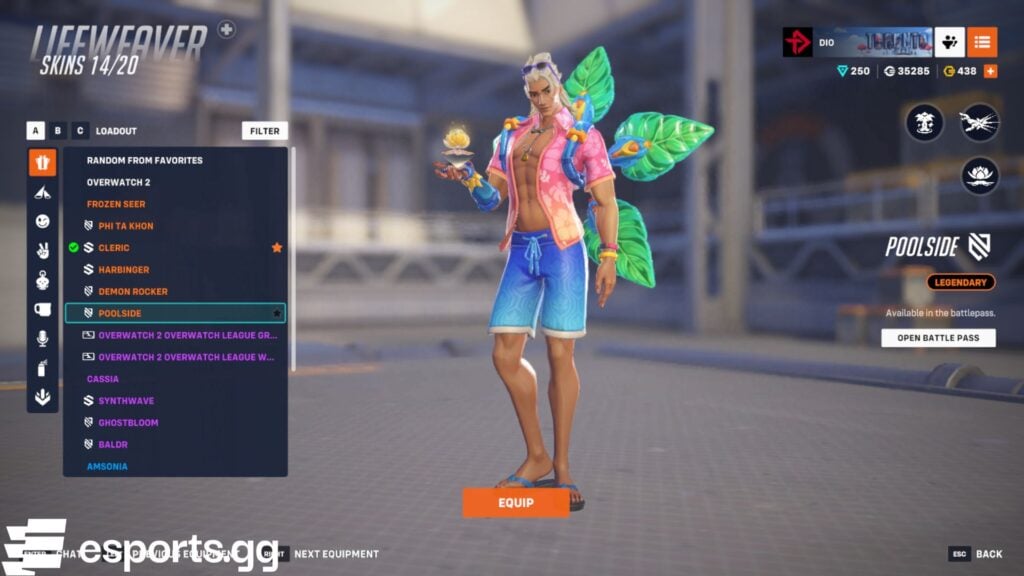Pick the Cleric skin
Viewport: 1024px width, 576px height.
pos(114,248)
